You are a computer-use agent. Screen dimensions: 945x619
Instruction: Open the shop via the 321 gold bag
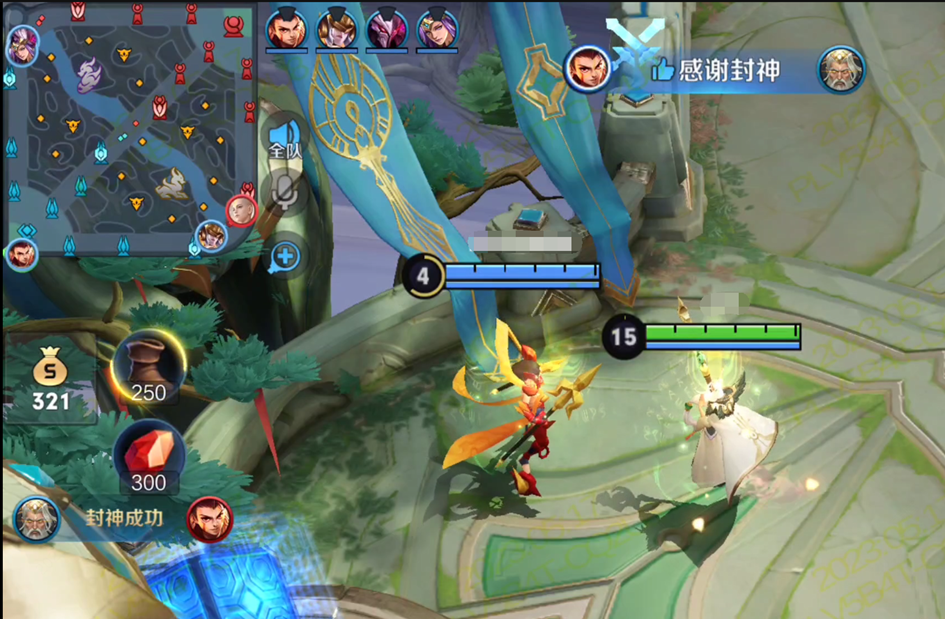click(50, 381)
